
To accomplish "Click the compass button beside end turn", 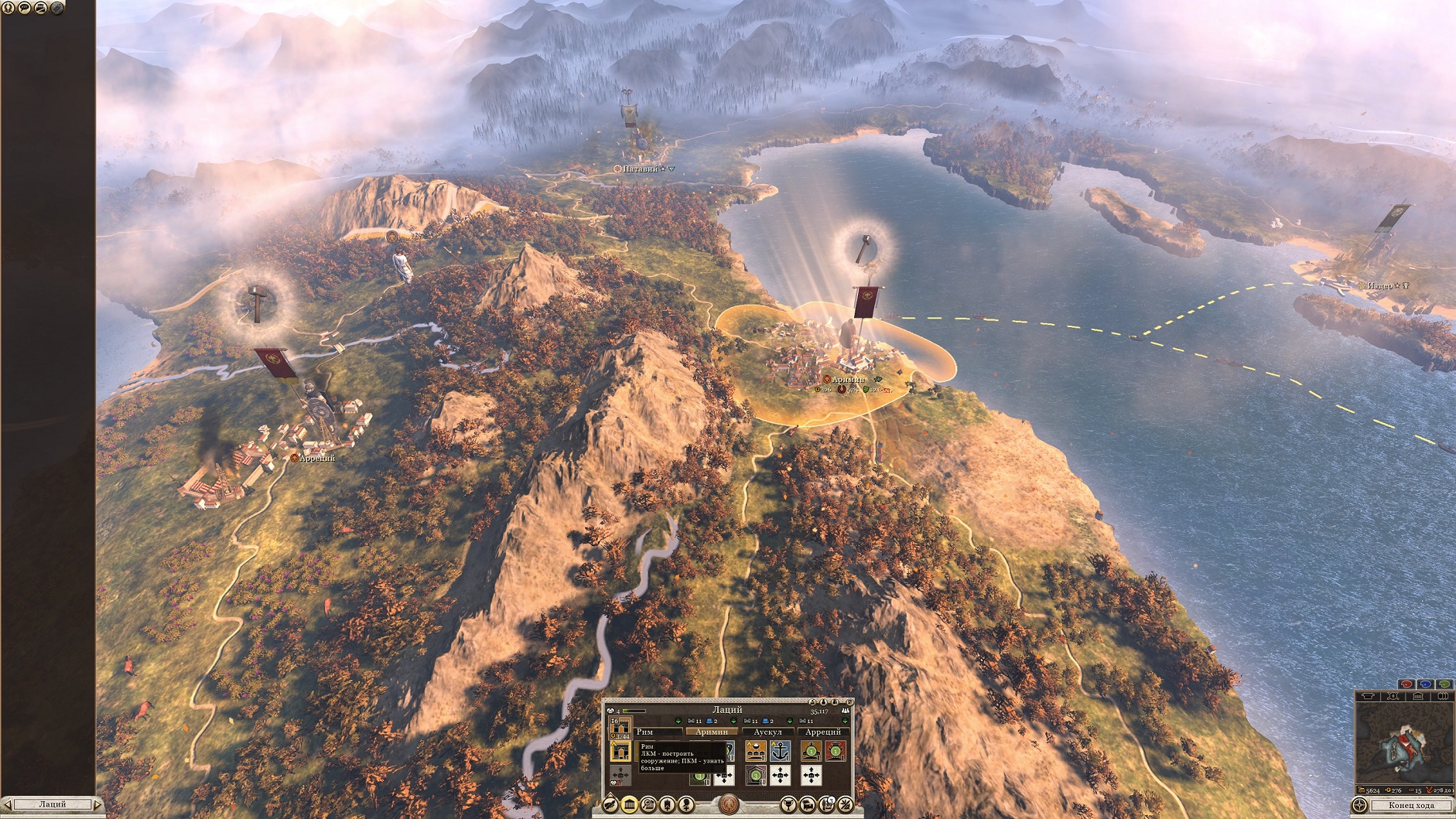I will pos(1359,805).
